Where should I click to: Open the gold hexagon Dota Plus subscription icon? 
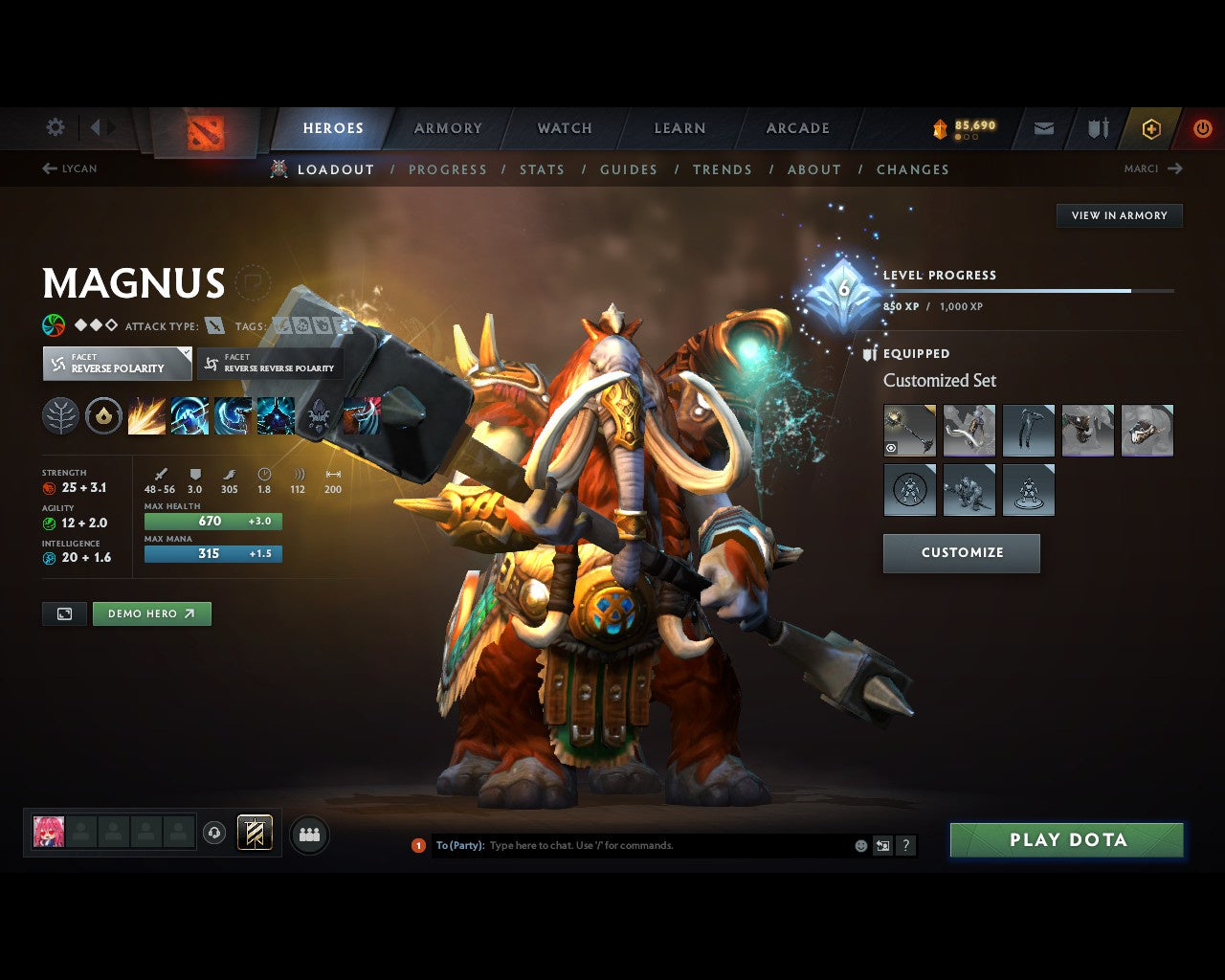[1150, 127]
